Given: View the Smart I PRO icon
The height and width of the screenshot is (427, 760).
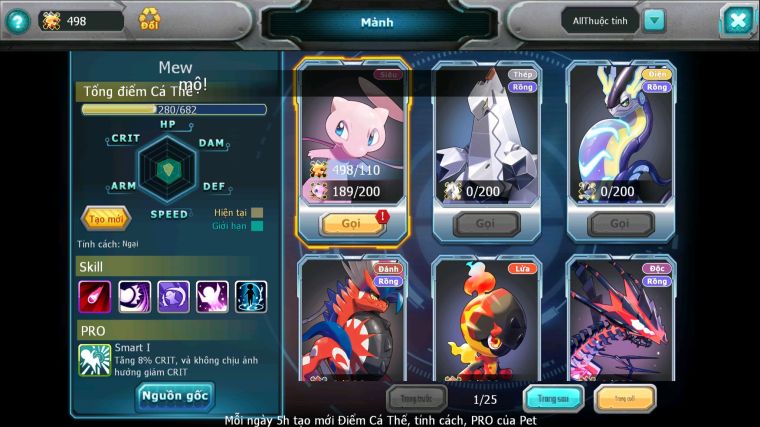Looking at the screenshot, I should (x=95, y=360).
